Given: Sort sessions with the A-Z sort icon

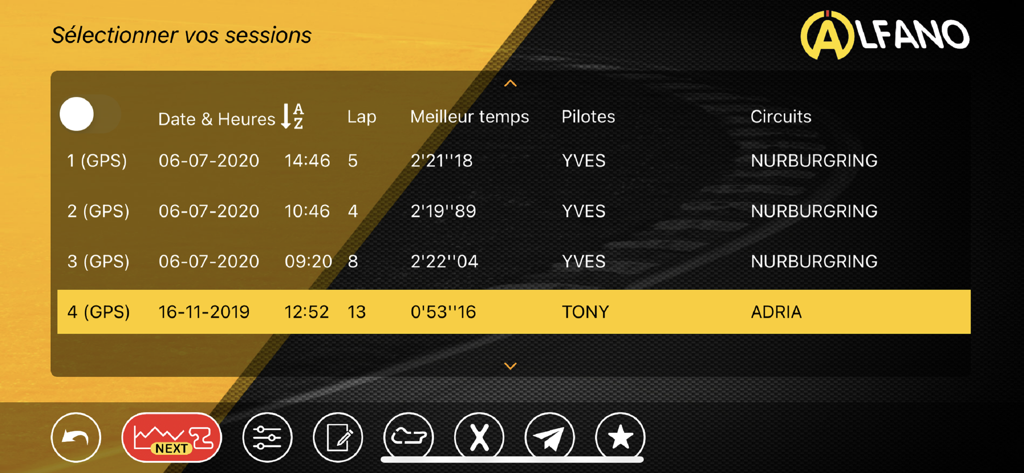Looking at the screenshot, I should coord(292,116).
